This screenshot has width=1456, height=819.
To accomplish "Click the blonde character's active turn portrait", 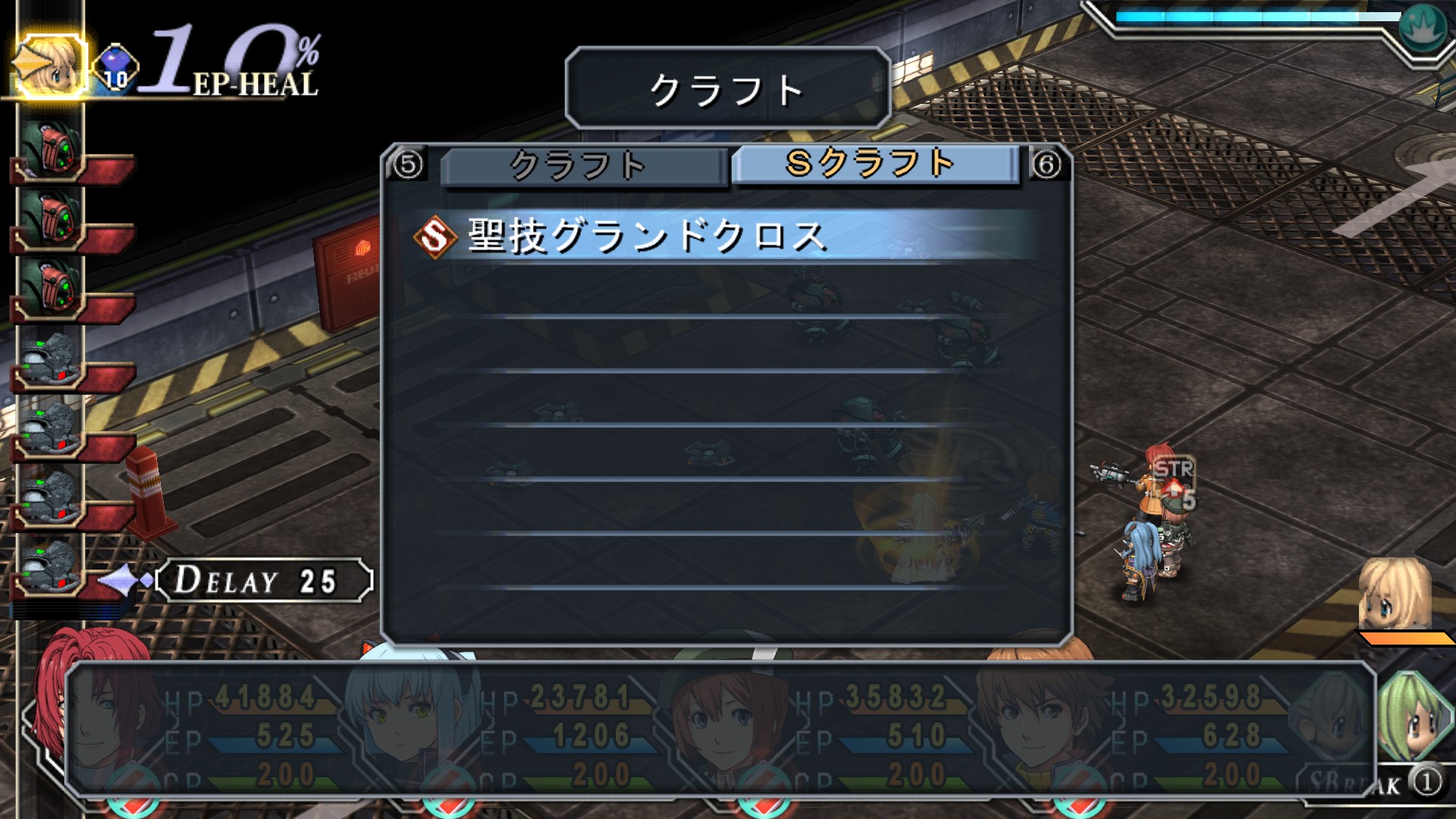I will [x=49, y=66].
